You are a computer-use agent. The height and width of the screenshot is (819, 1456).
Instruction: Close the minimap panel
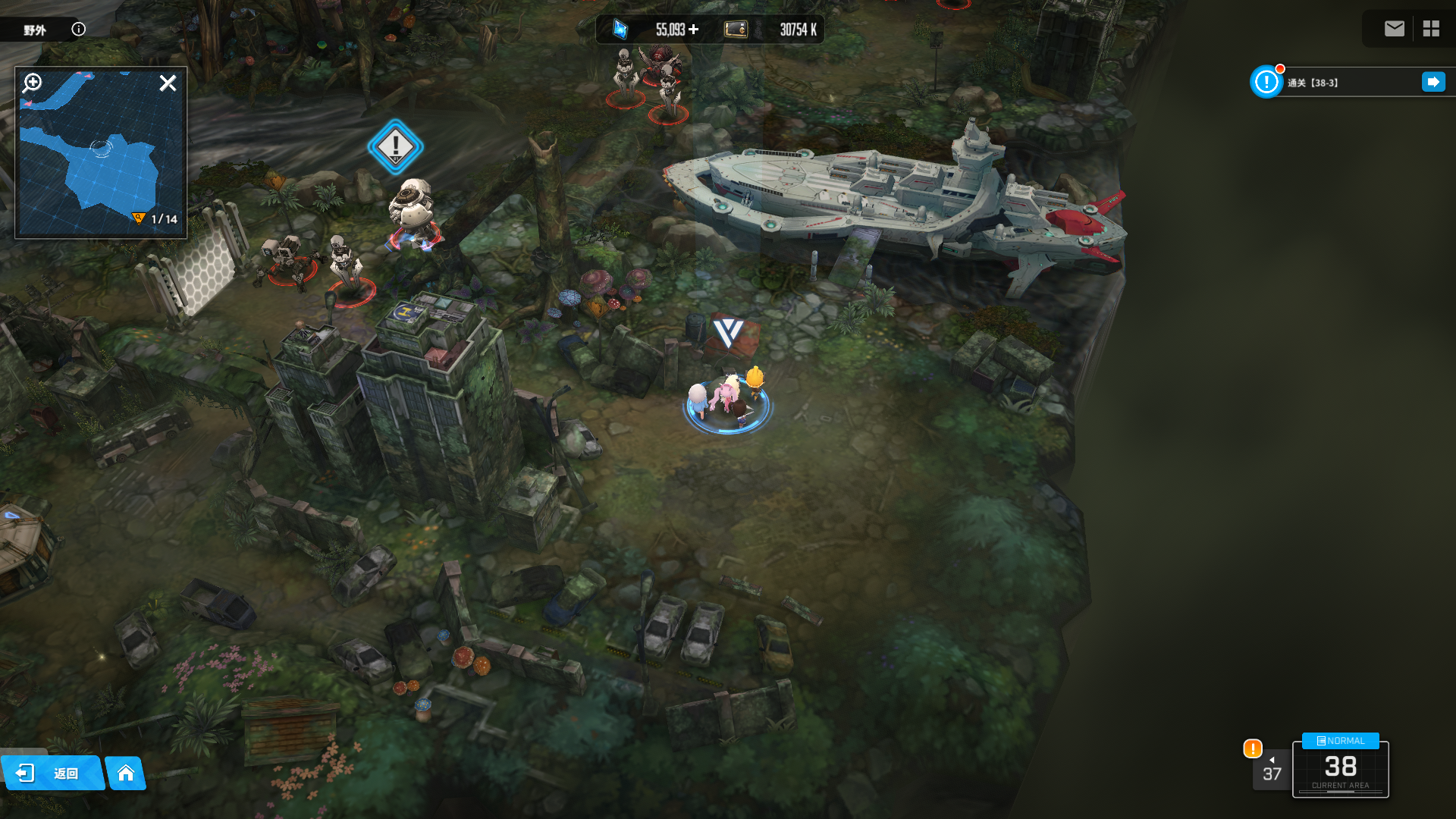pyautogui.click(x=168, y=83)
